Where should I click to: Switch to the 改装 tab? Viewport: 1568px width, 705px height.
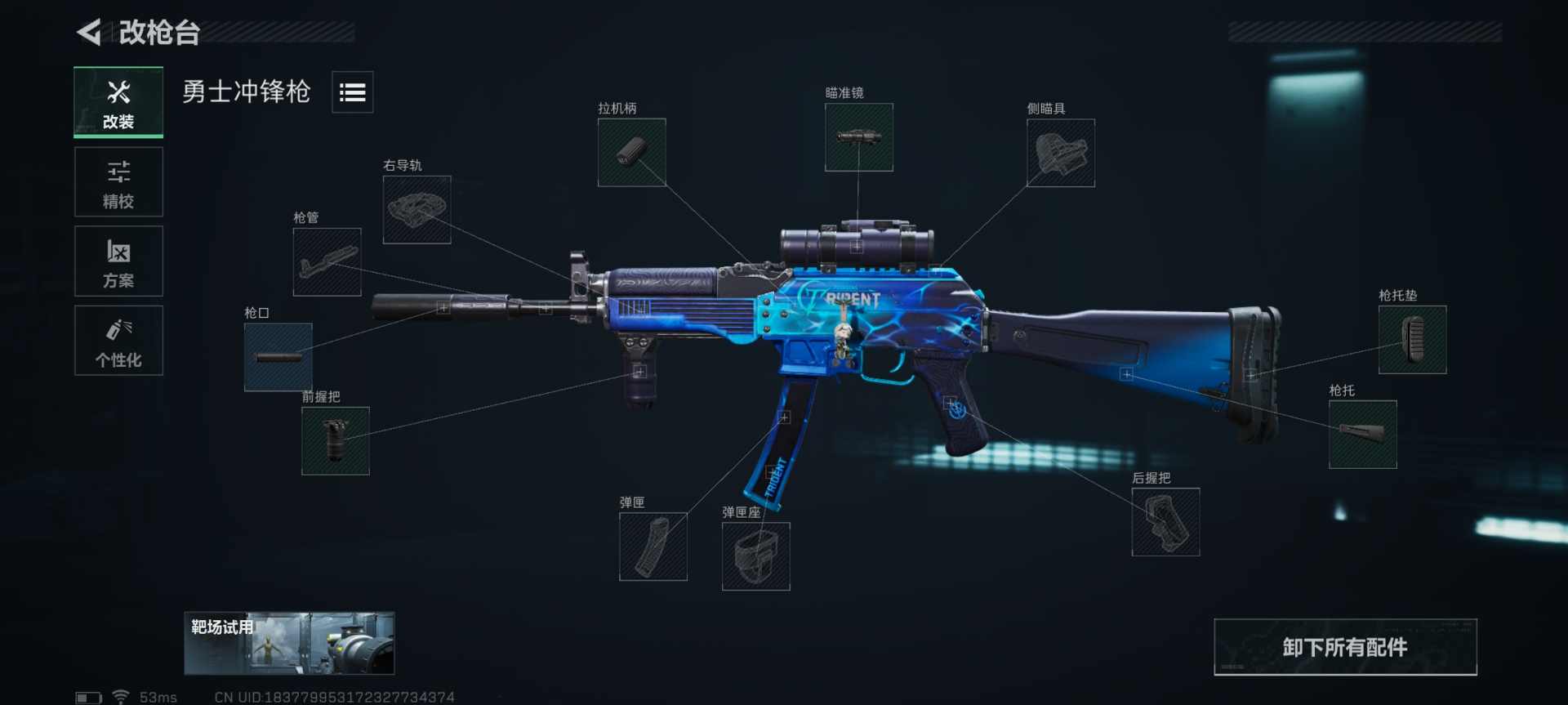pos(118,103)
